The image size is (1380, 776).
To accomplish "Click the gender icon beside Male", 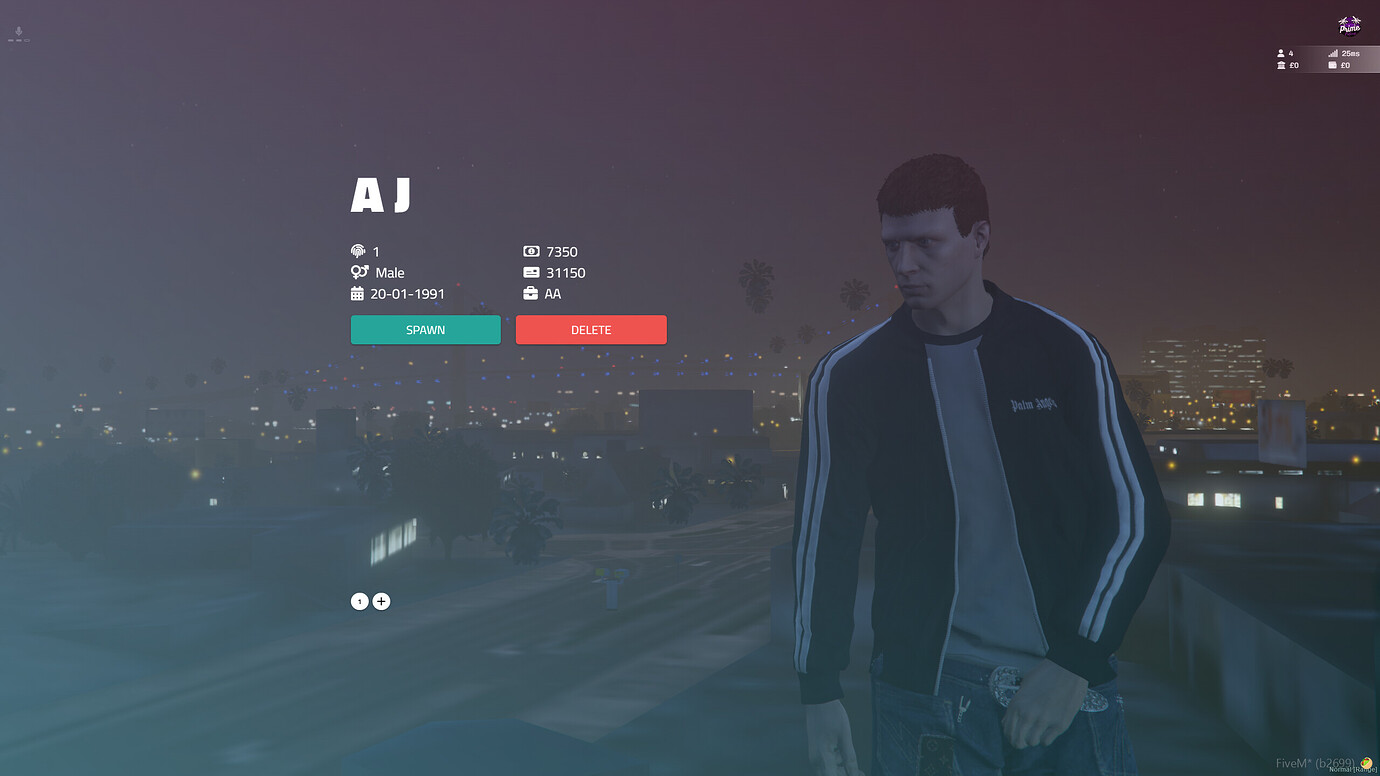I will [358, 272].
